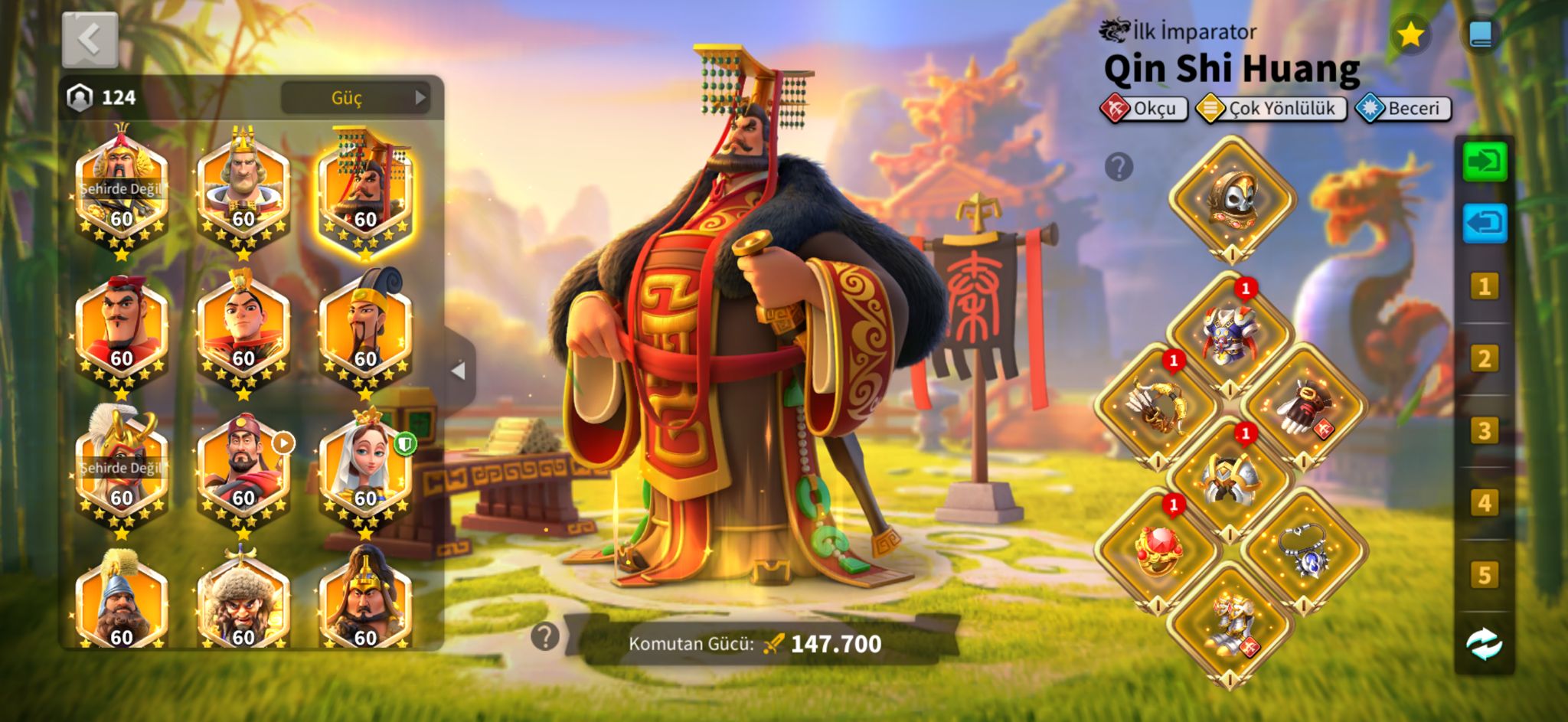Open the chest armor equipment slot
Image resolution: width=1568 pixels, height=722 pixels.
[x=1230, y=335]
